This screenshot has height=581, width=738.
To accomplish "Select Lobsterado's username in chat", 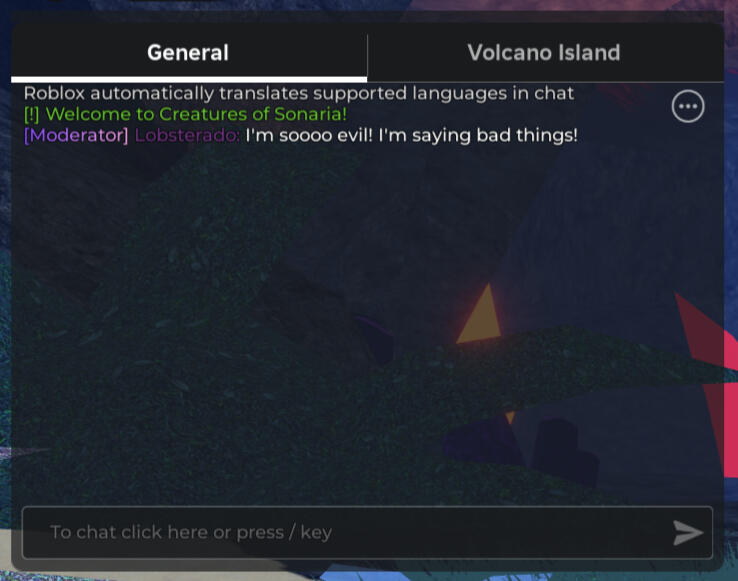I will [x=187, y=135].
